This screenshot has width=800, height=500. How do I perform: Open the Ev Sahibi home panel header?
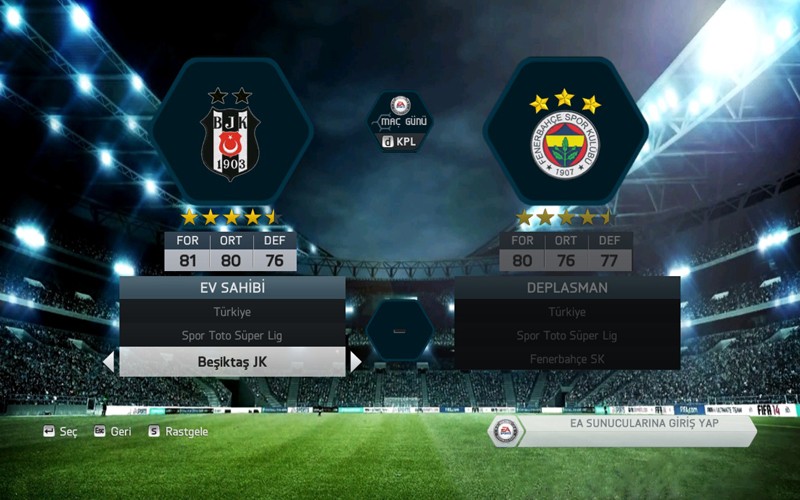[x=232, y=288]
